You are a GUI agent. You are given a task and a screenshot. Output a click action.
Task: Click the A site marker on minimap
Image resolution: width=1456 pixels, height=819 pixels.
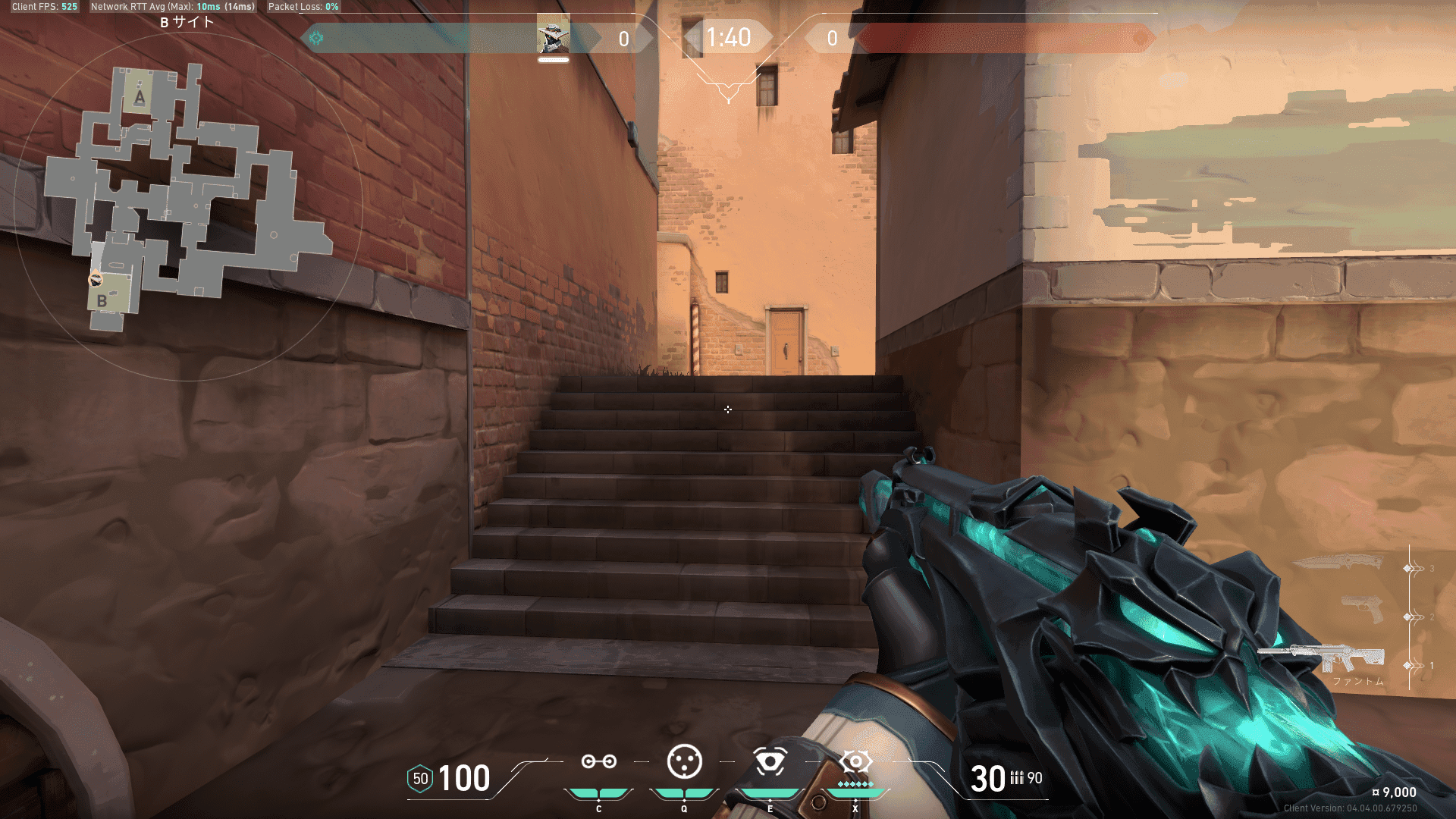coord(140,97)
